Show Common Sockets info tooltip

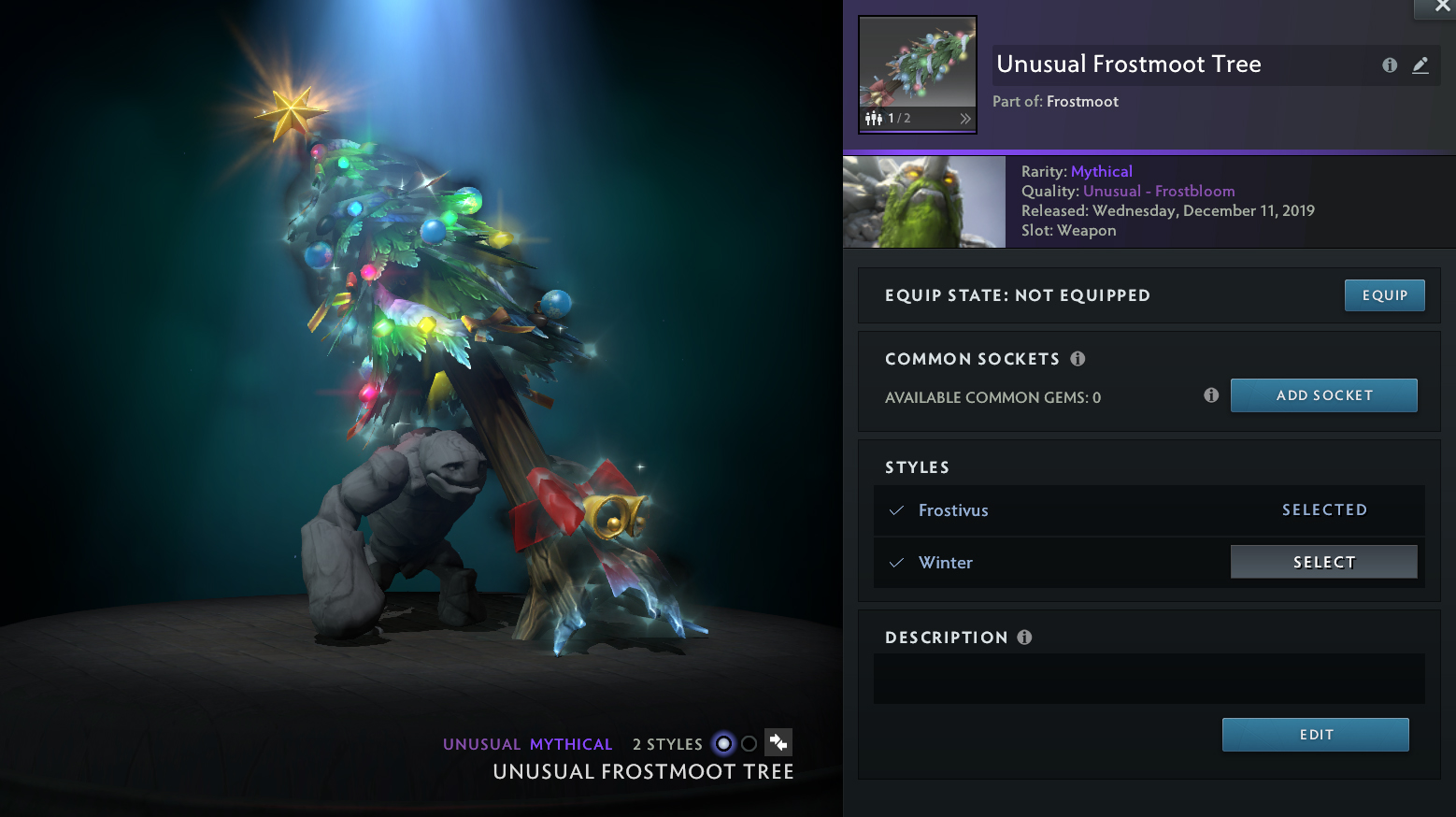pos(1078,359)
